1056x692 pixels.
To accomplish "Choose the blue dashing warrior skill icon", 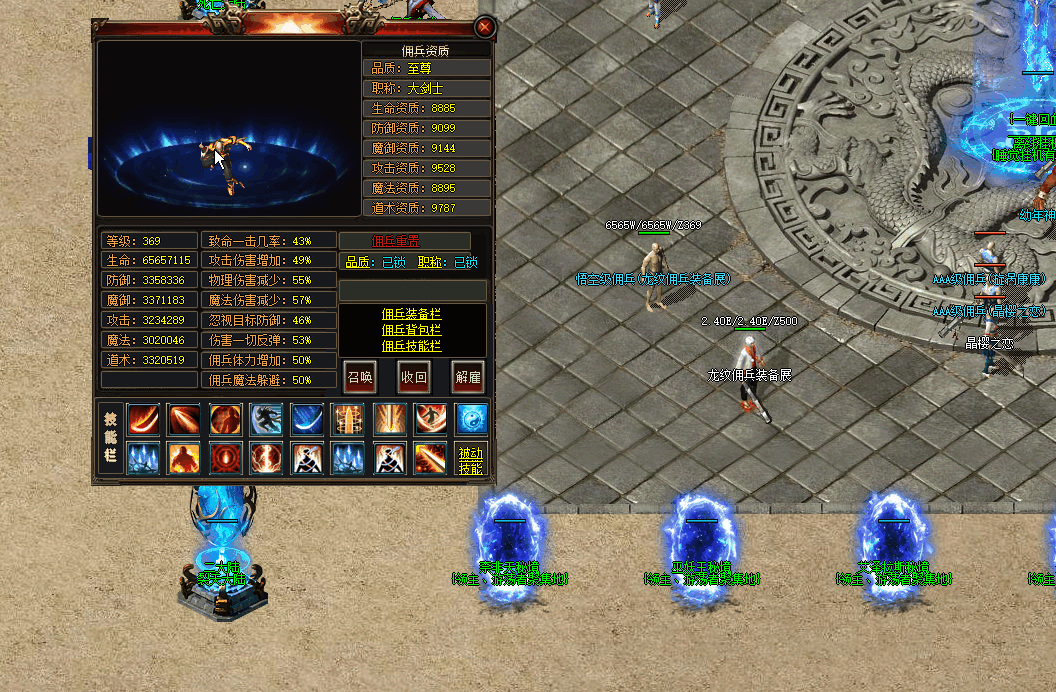I will click(x=266, y=419).
